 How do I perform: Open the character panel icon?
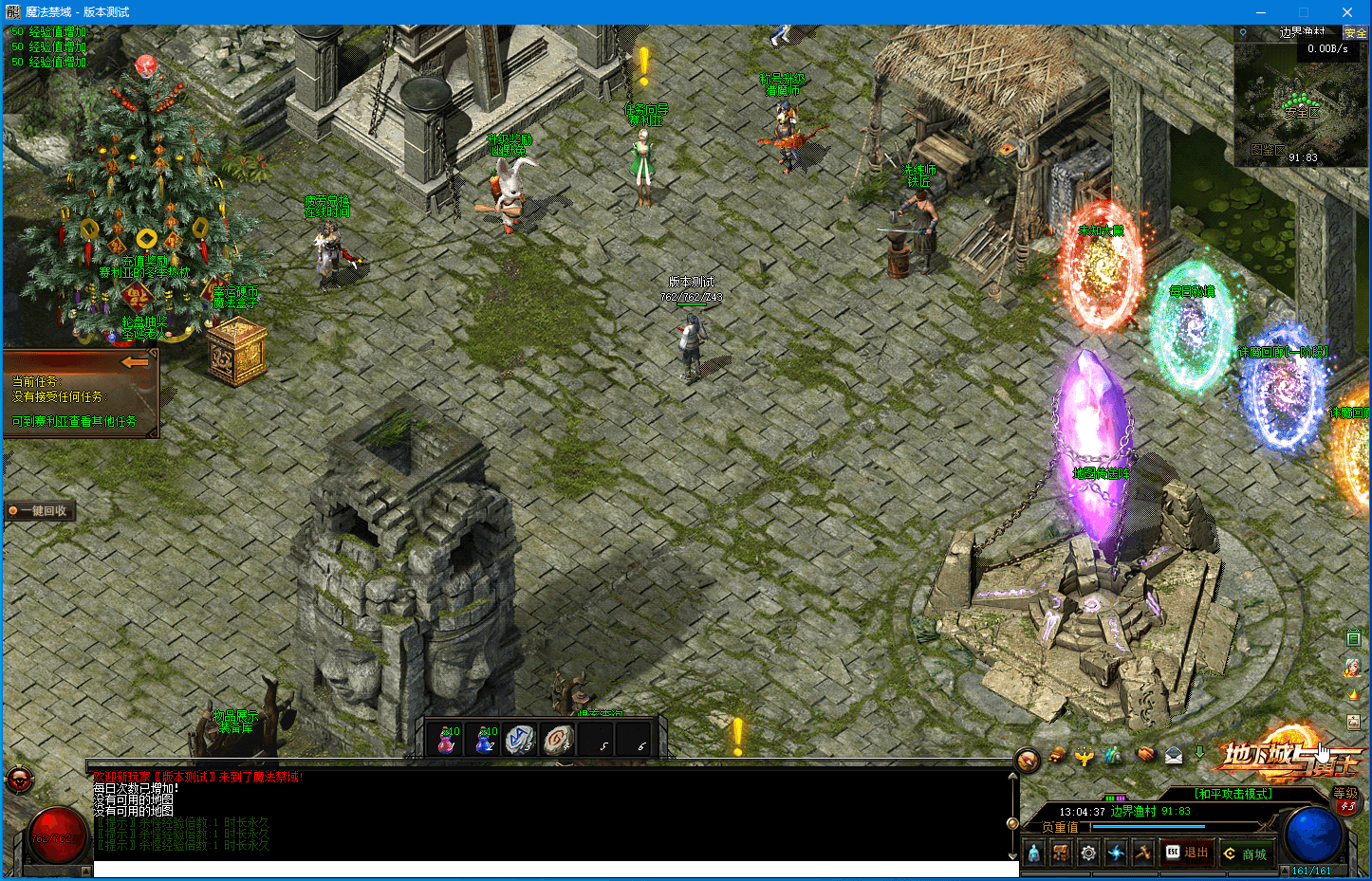click(1033, 853)
